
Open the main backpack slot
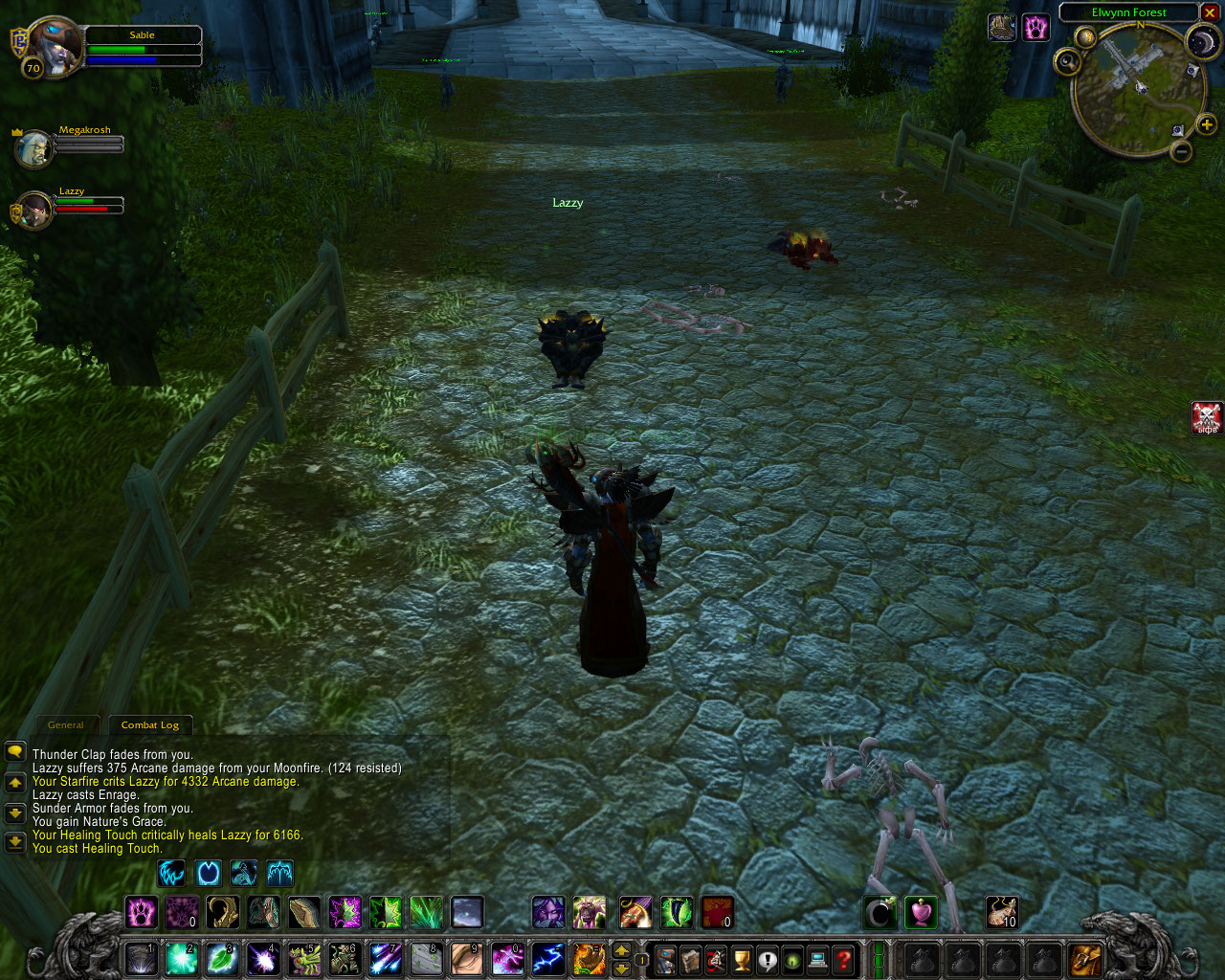[1085, 959]
